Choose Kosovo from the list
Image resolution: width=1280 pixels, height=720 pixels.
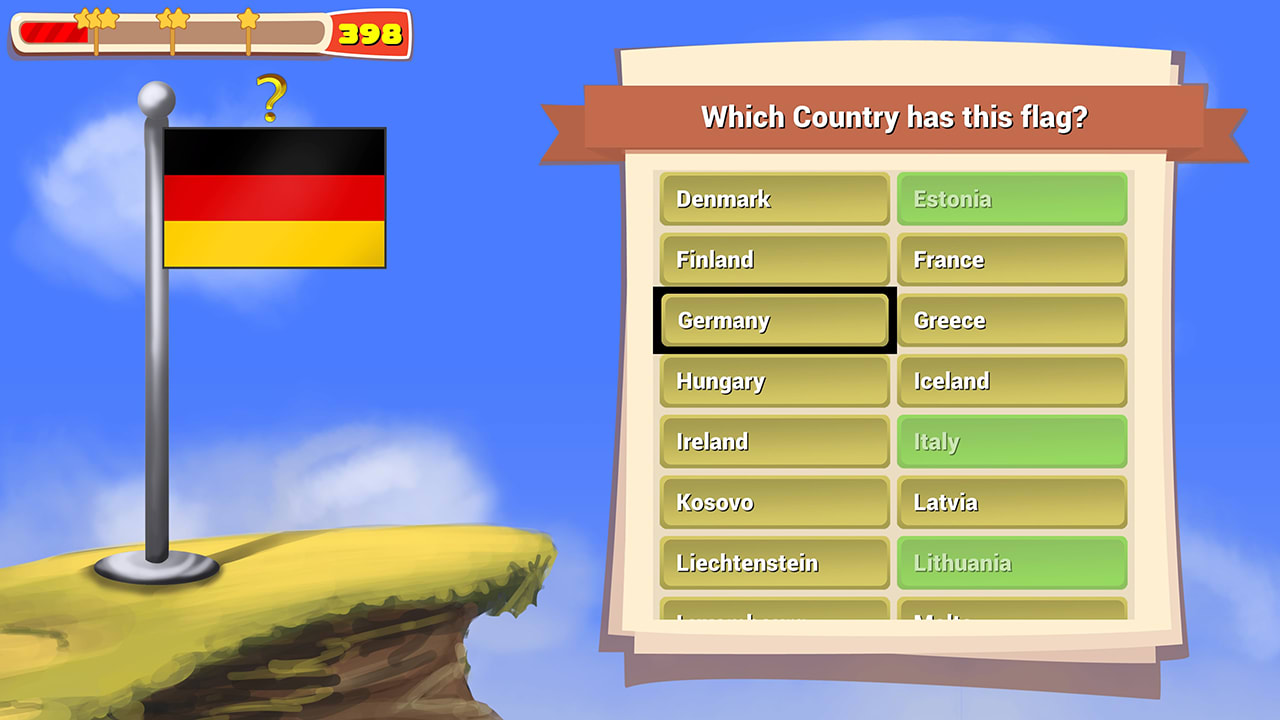pos(774,502)
